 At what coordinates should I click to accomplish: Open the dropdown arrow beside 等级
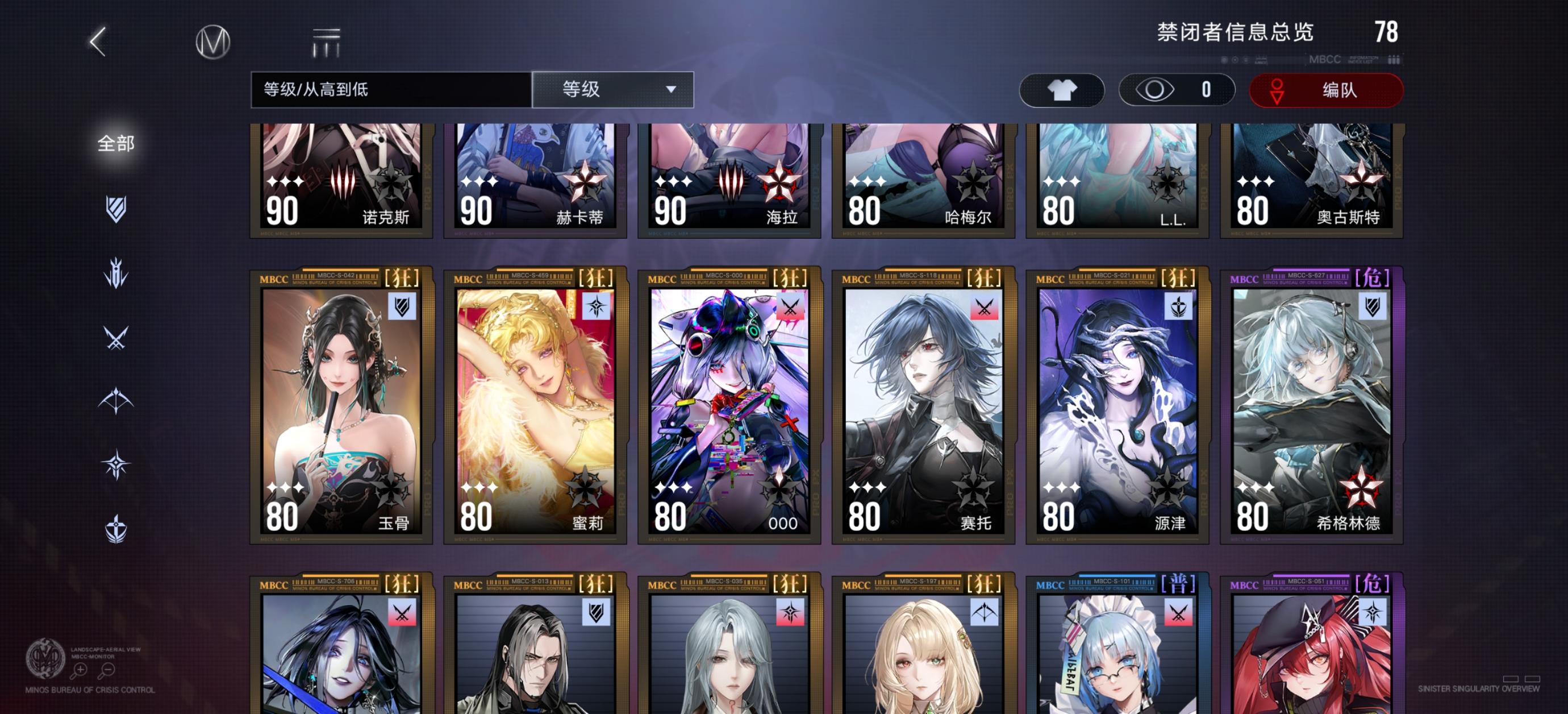[x=672, y=90]
